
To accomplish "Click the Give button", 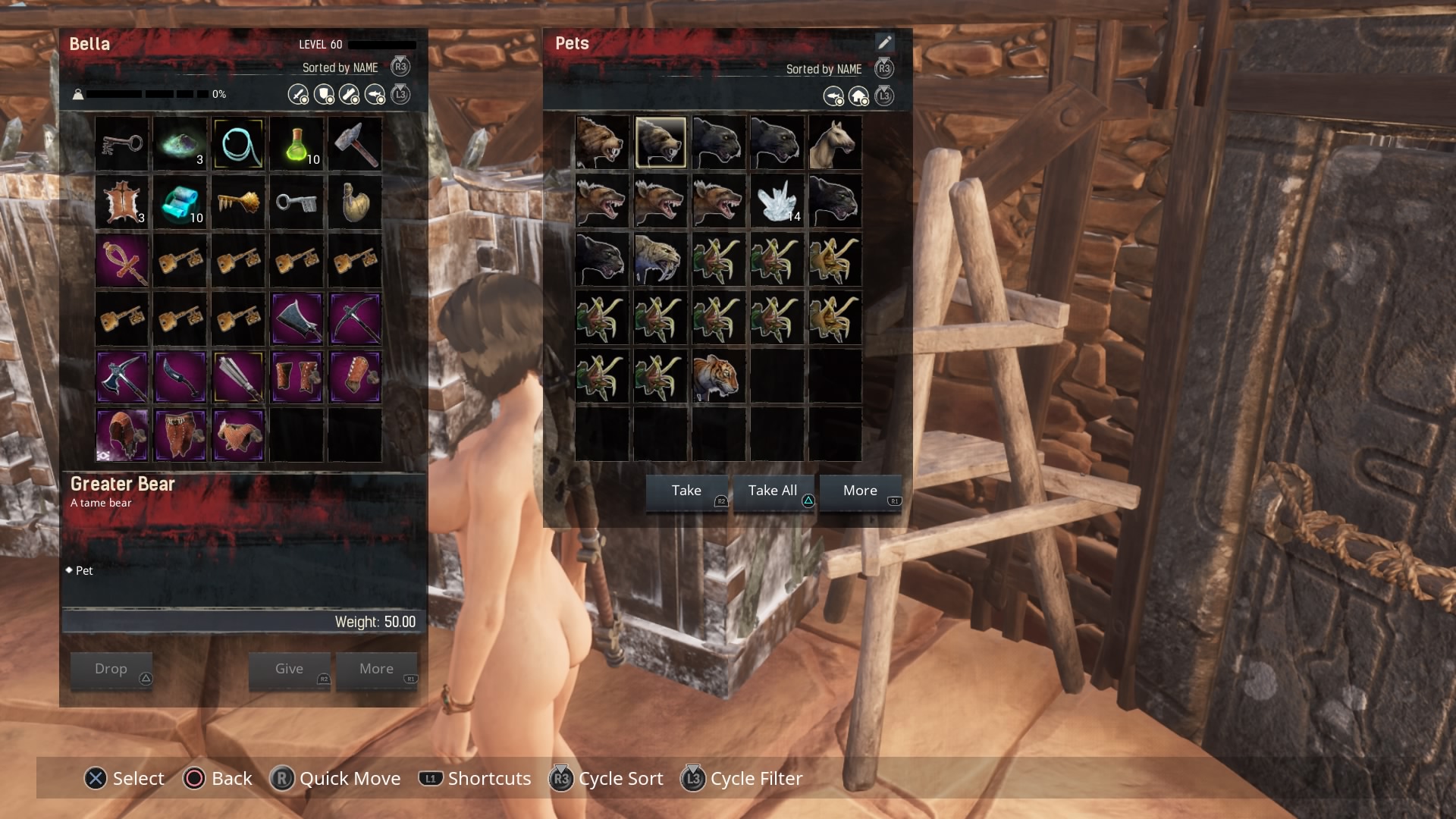I will 289,670.
